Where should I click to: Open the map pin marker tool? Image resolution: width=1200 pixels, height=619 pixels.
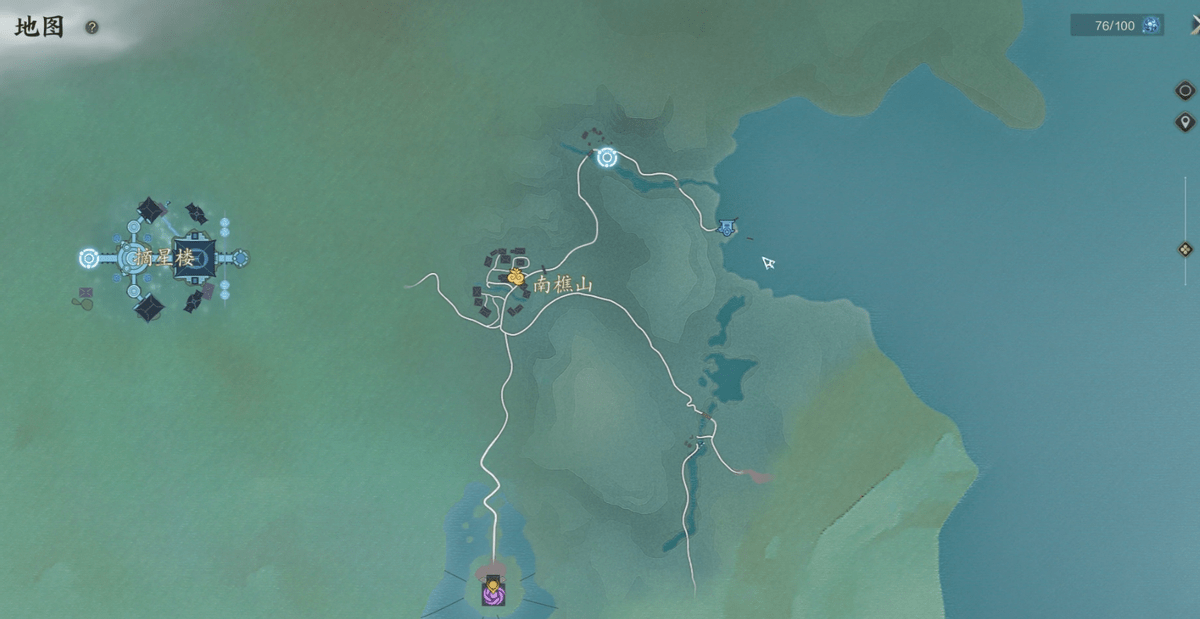pos(1185,122)
